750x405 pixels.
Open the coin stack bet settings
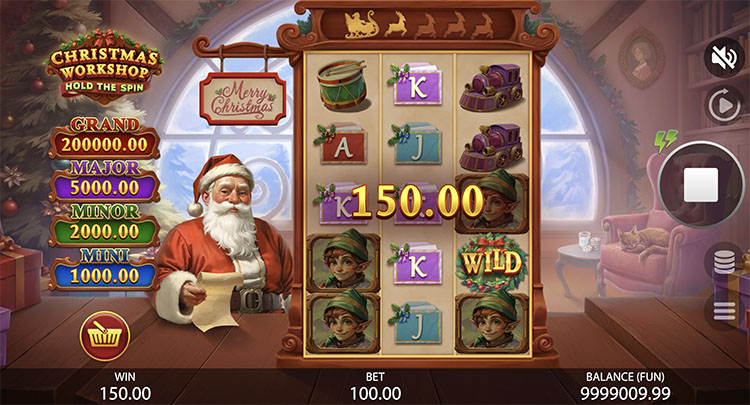[725, 264]
